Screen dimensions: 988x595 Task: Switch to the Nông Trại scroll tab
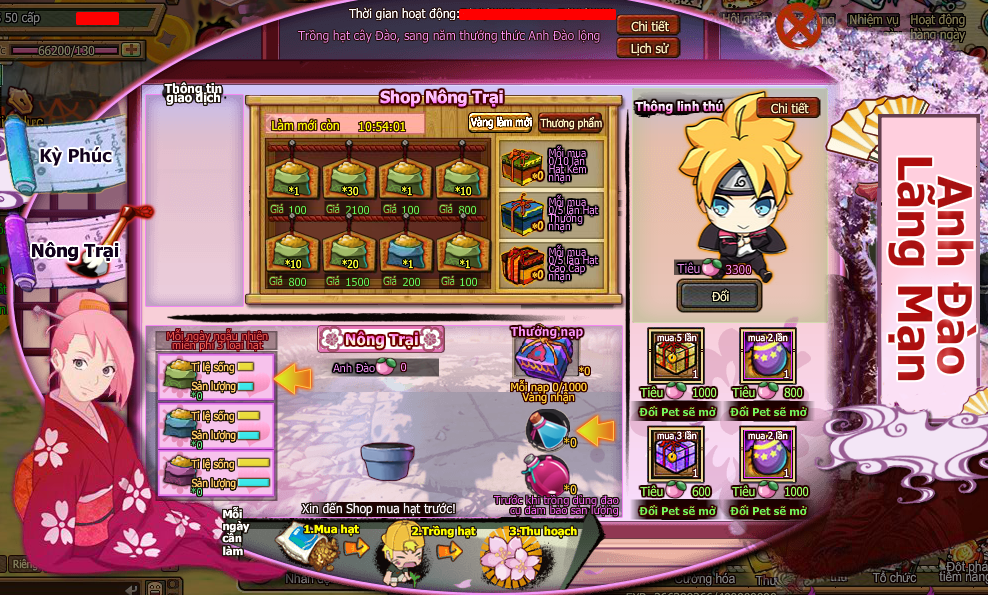pyautogui.click(x=75, y=250)
